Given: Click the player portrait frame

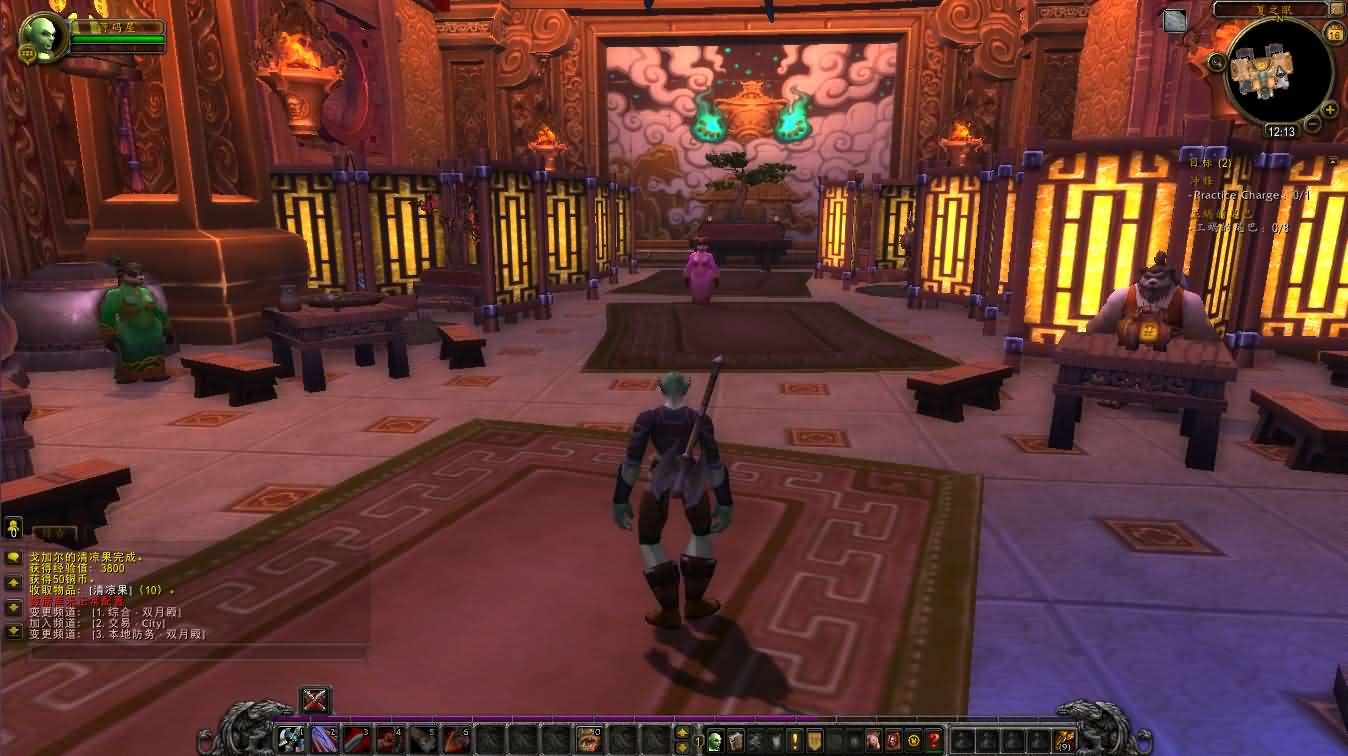Looking at the screenshot, I should (x=42, y=39).
